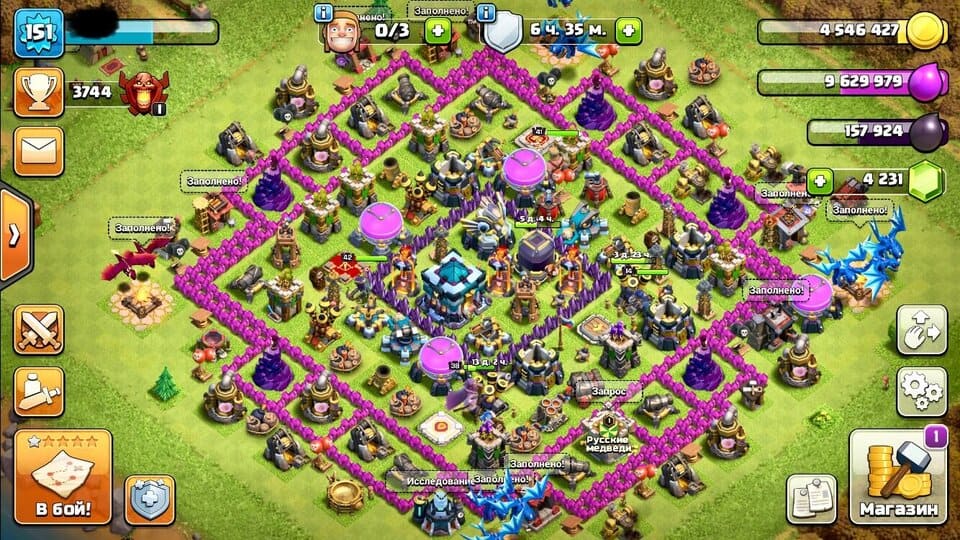Open the mail envelope inbox
The image size is (960, 540).
38,150
